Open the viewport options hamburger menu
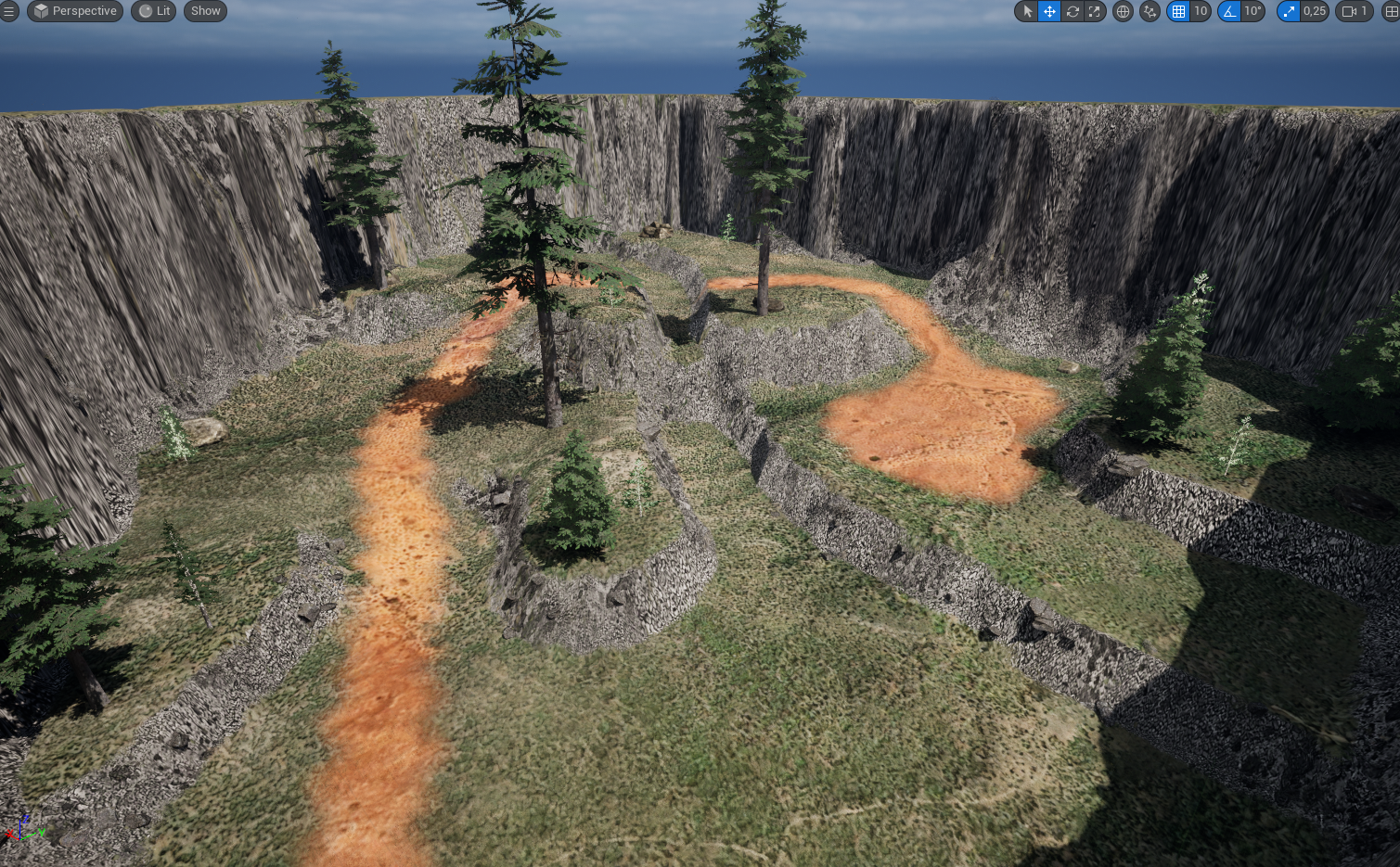 9,11
